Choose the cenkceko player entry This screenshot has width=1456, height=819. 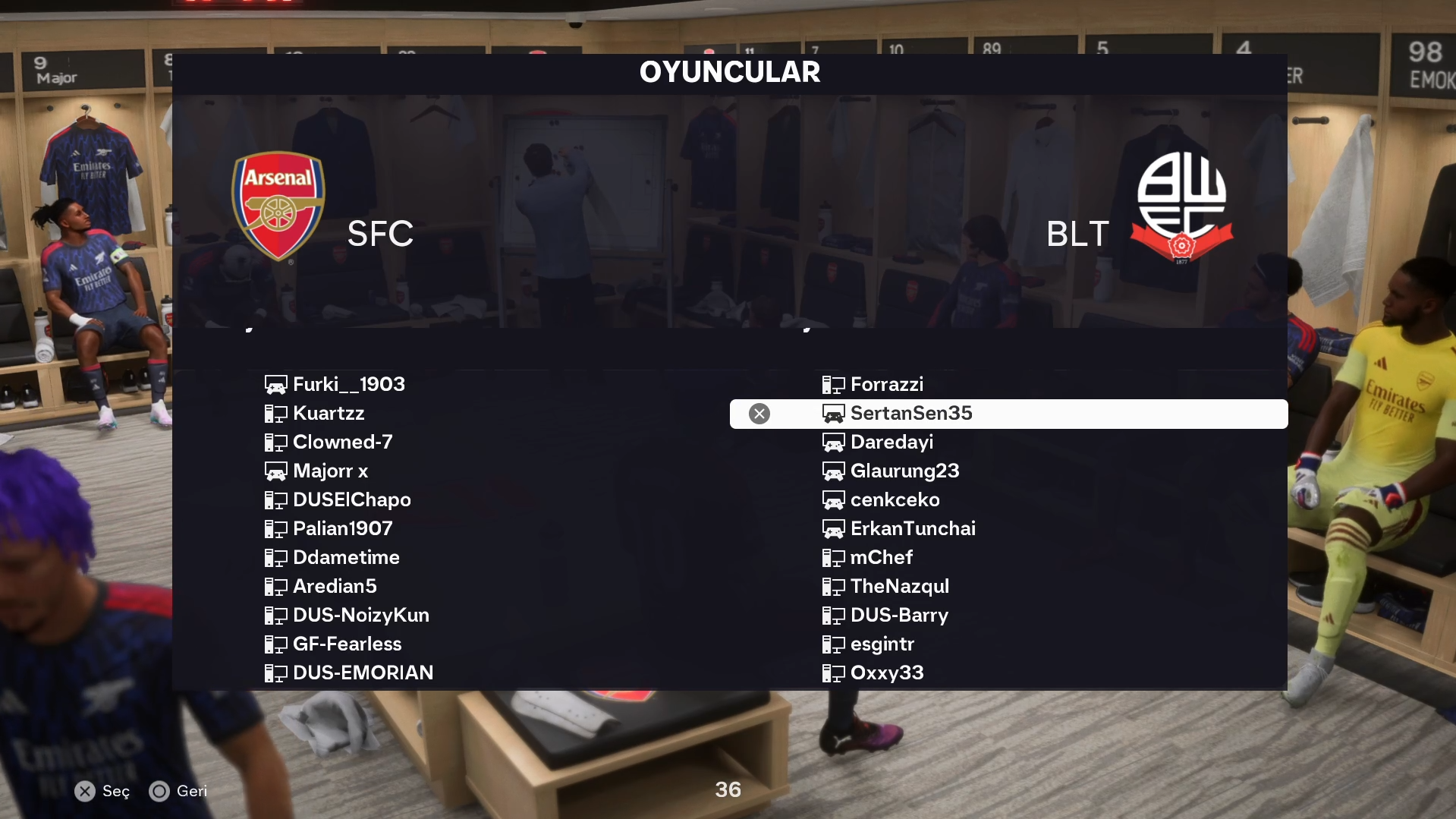(895, 500)
